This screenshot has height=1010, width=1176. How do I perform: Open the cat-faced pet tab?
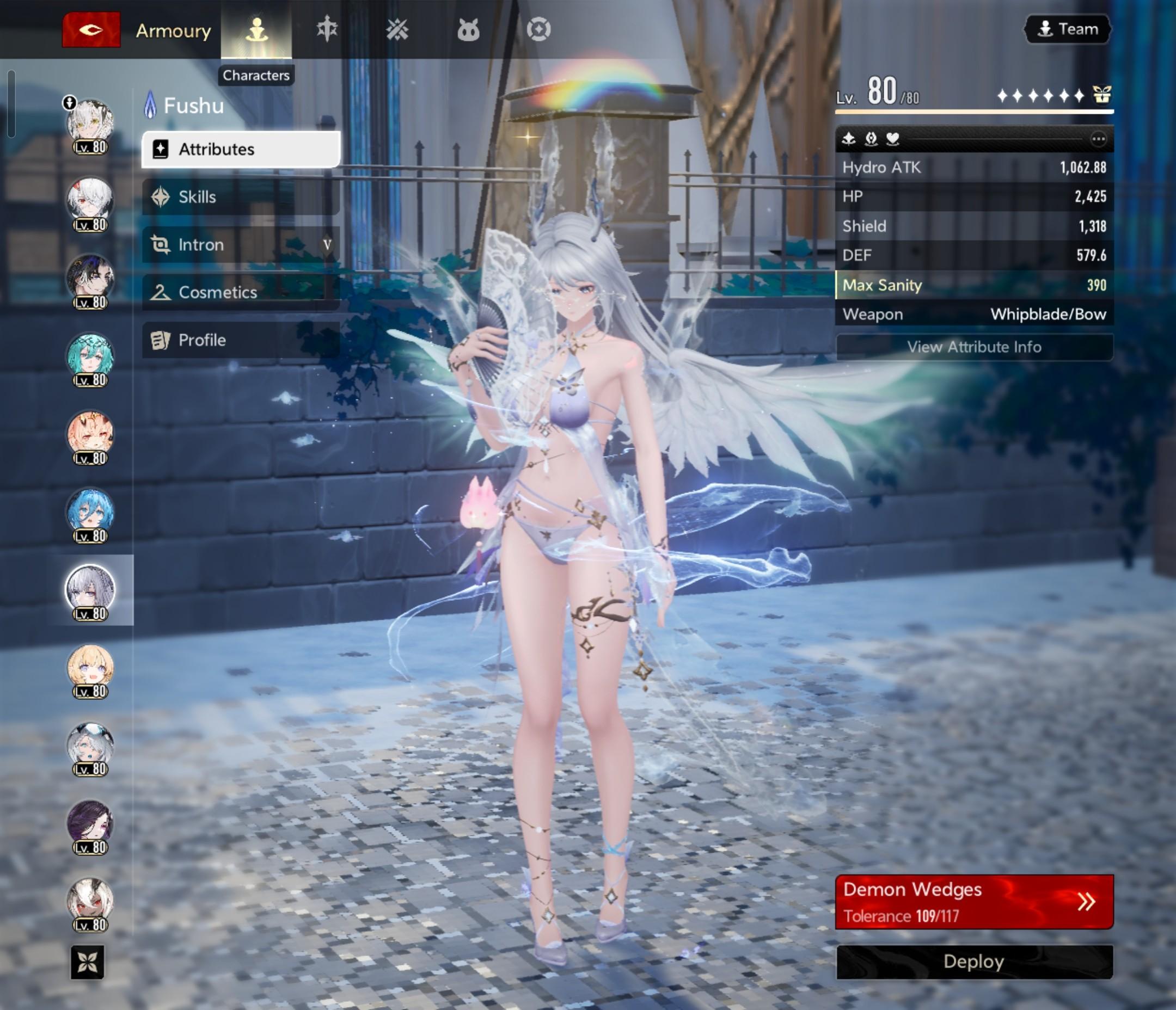pyautogui.click(x=468, y=29)
